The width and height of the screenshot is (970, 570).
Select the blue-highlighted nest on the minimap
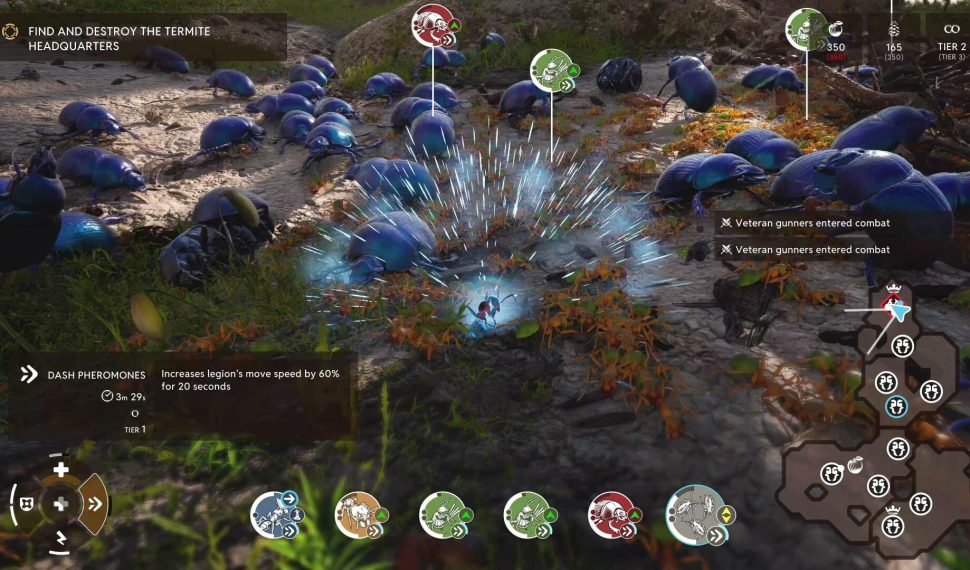(896, 406)
